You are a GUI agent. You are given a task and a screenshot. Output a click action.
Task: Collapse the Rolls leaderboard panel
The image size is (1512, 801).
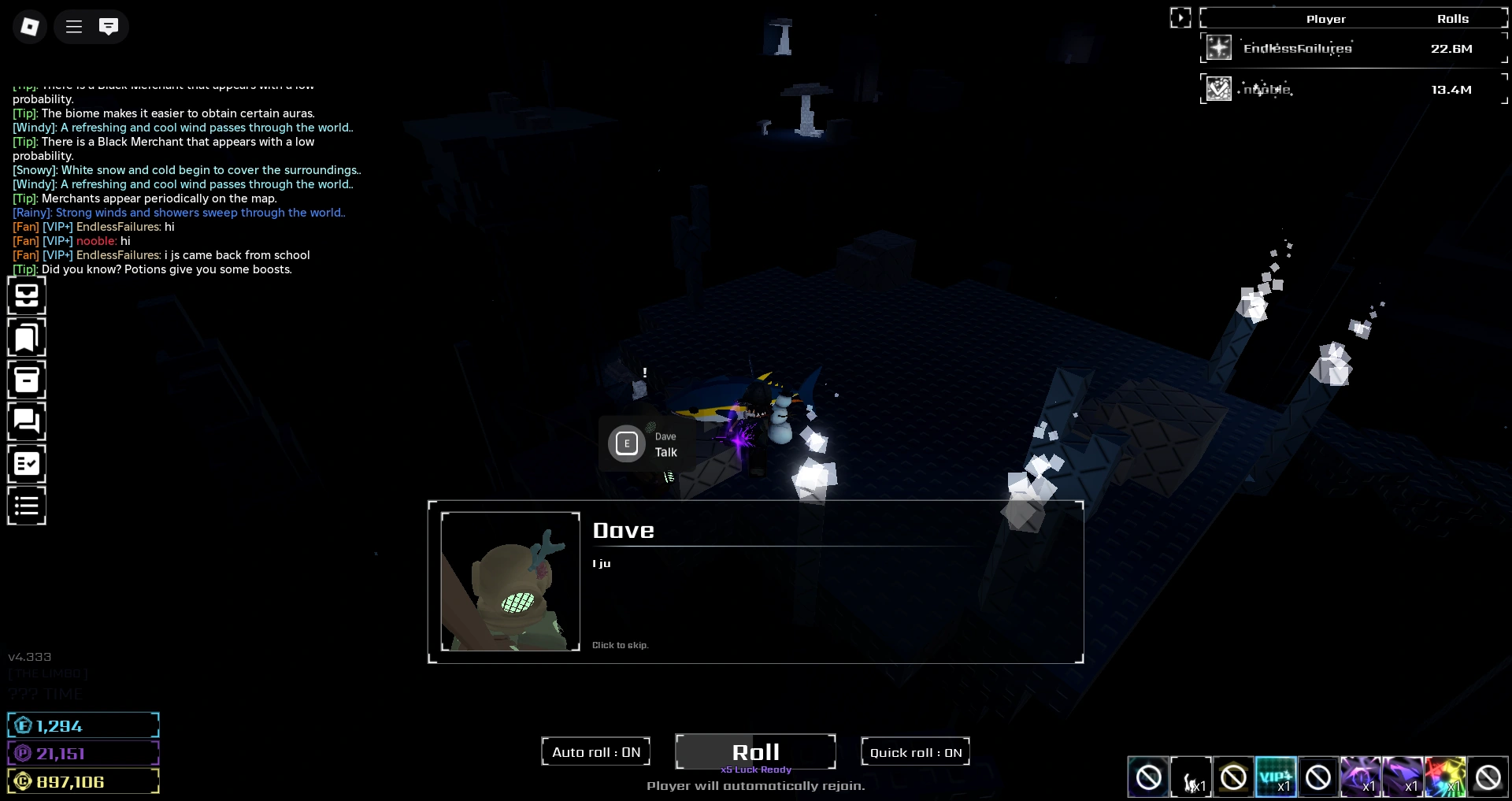pos(1180,17)
